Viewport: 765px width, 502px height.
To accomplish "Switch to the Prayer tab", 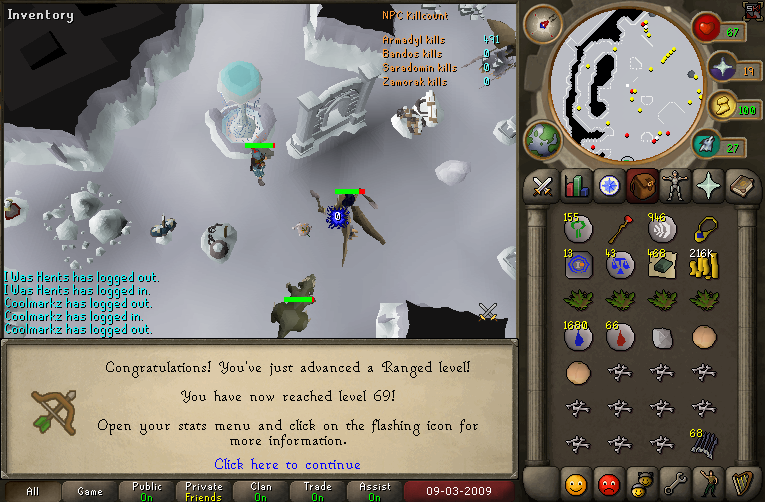I will coord(707,185).
